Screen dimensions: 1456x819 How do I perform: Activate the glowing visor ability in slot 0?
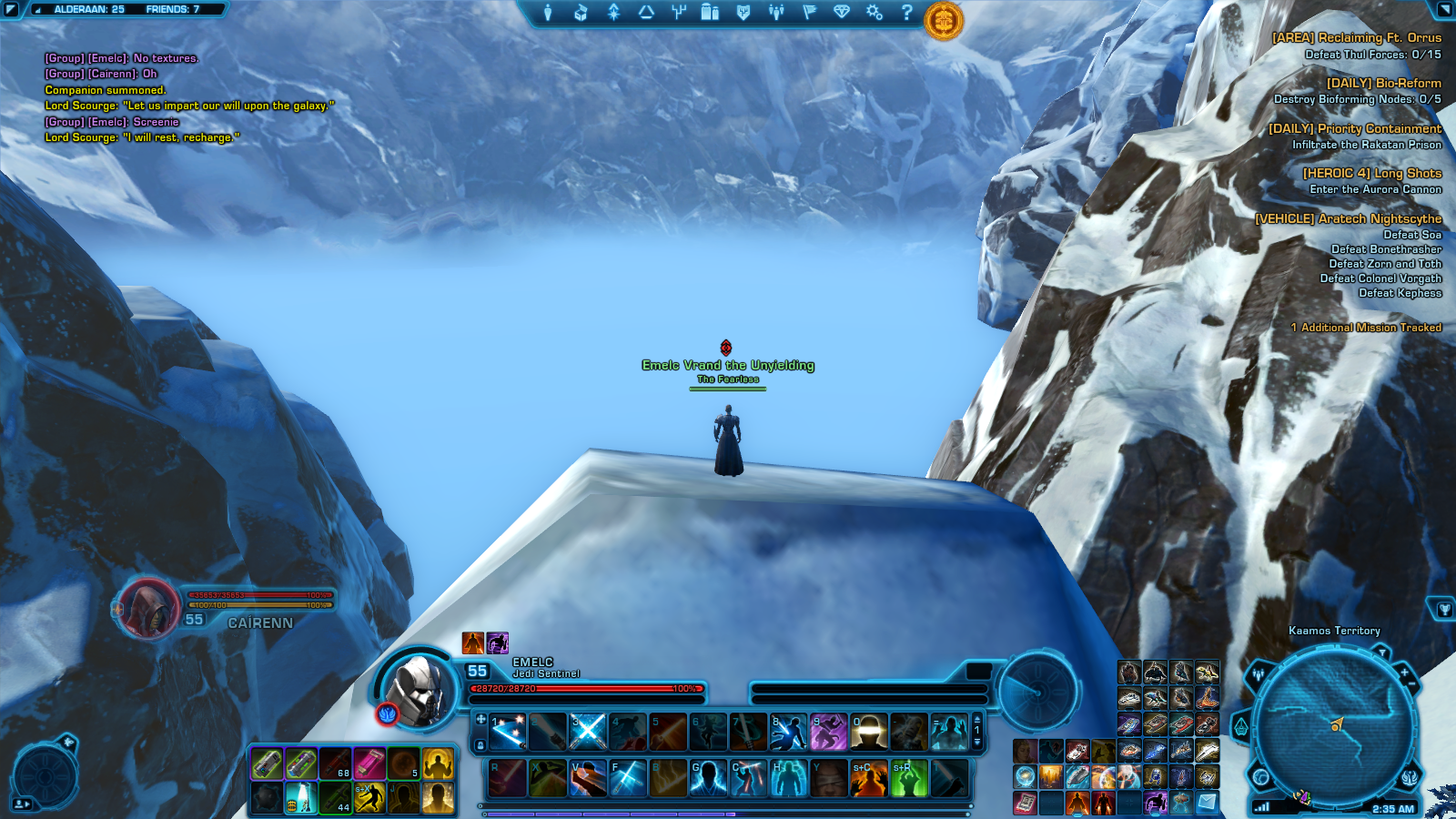coord(868,732)
